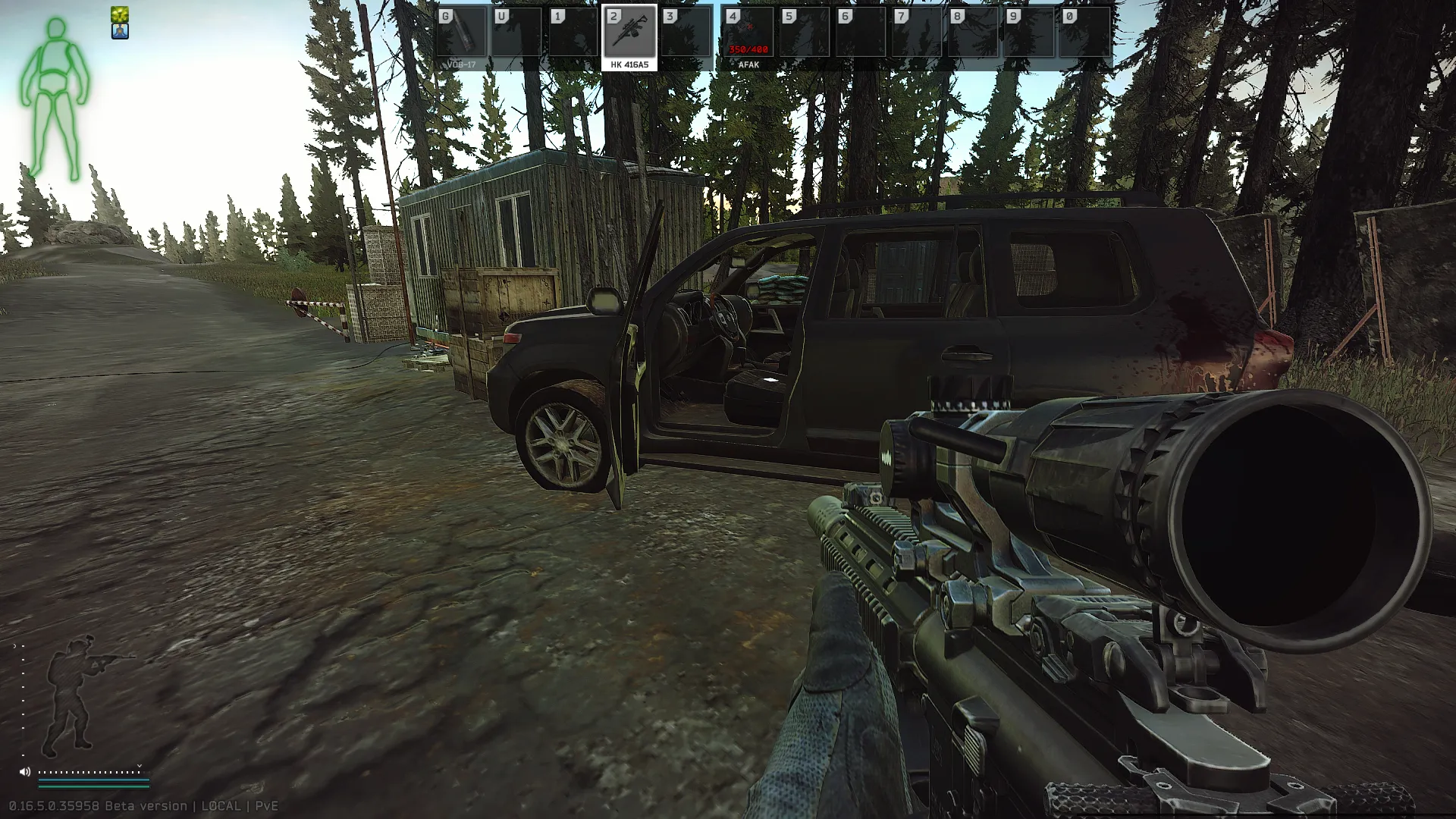Select the VOG-17 grenade slot

point(461,33)
